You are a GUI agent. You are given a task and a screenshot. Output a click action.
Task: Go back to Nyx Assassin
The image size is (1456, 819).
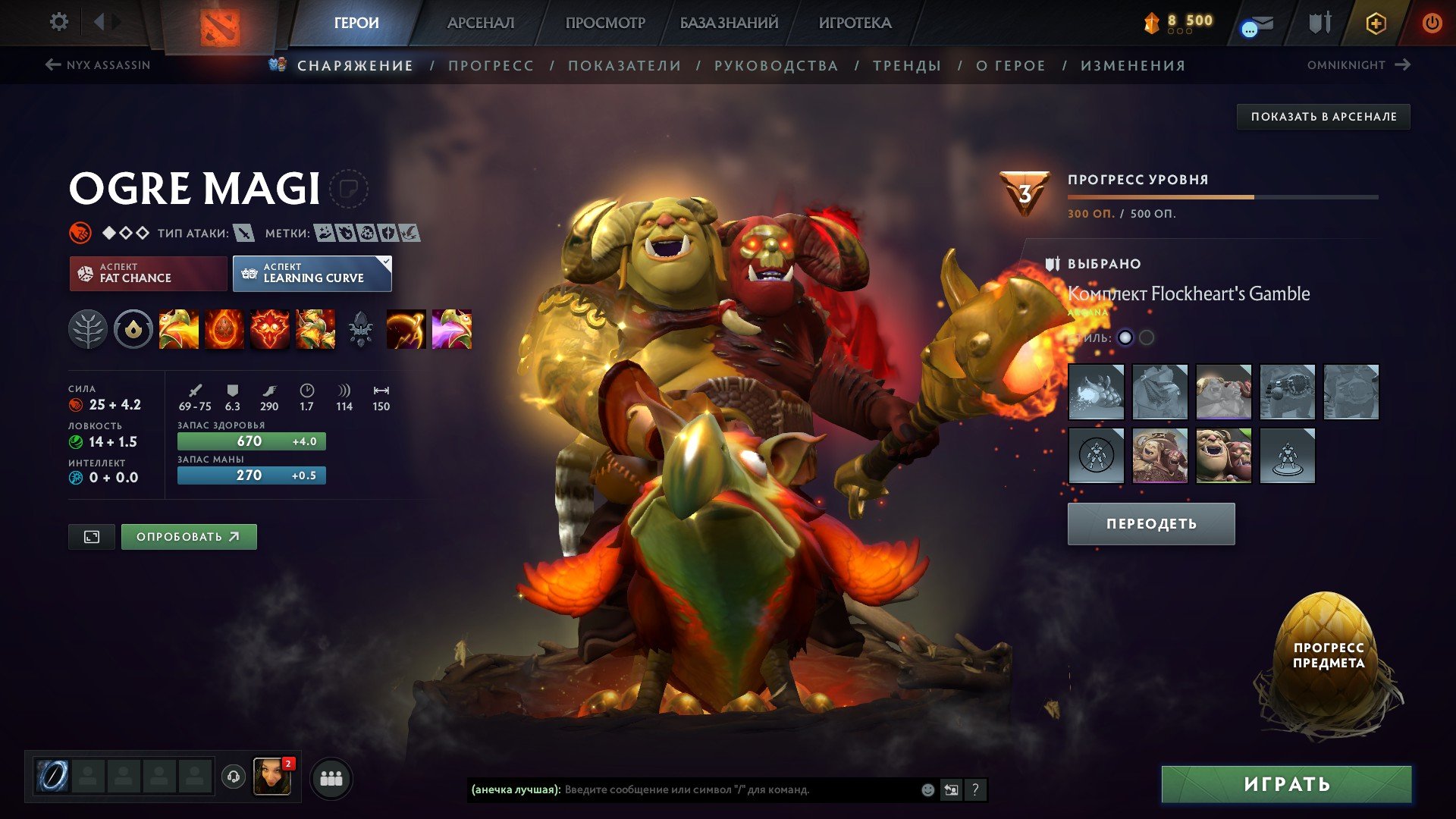99,64
